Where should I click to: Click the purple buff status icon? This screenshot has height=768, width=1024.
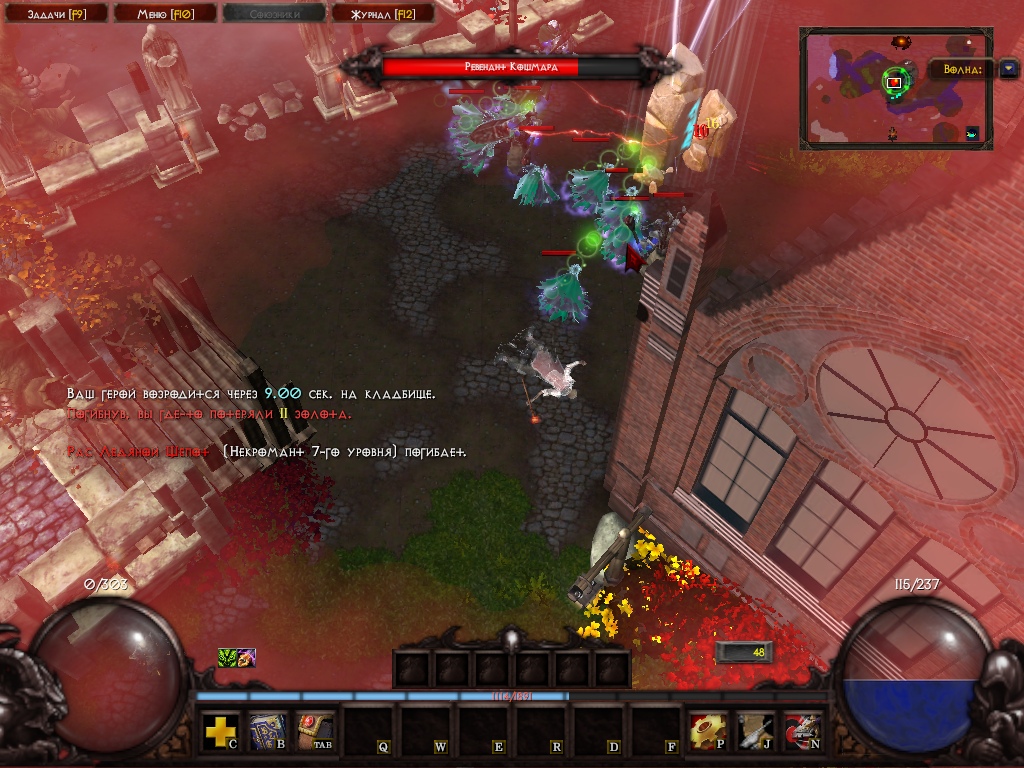(245, 657)
